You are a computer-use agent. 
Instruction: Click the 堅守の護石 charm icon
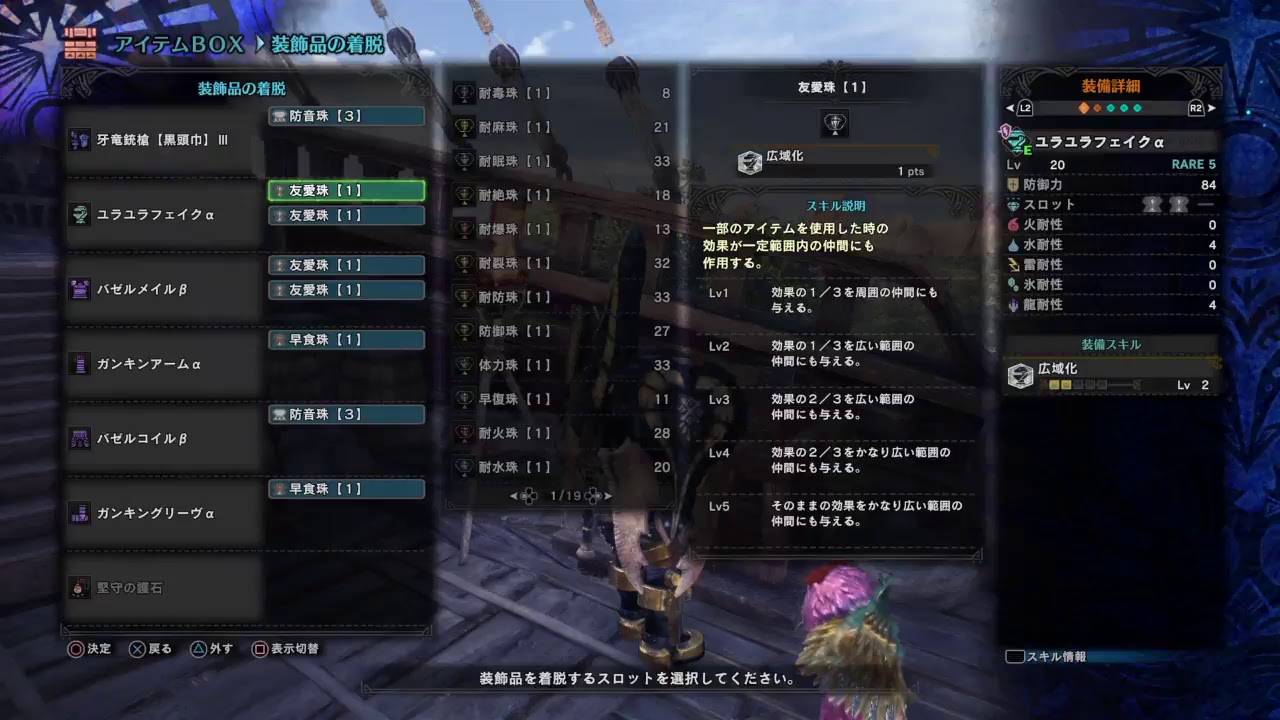click(78, 588)
